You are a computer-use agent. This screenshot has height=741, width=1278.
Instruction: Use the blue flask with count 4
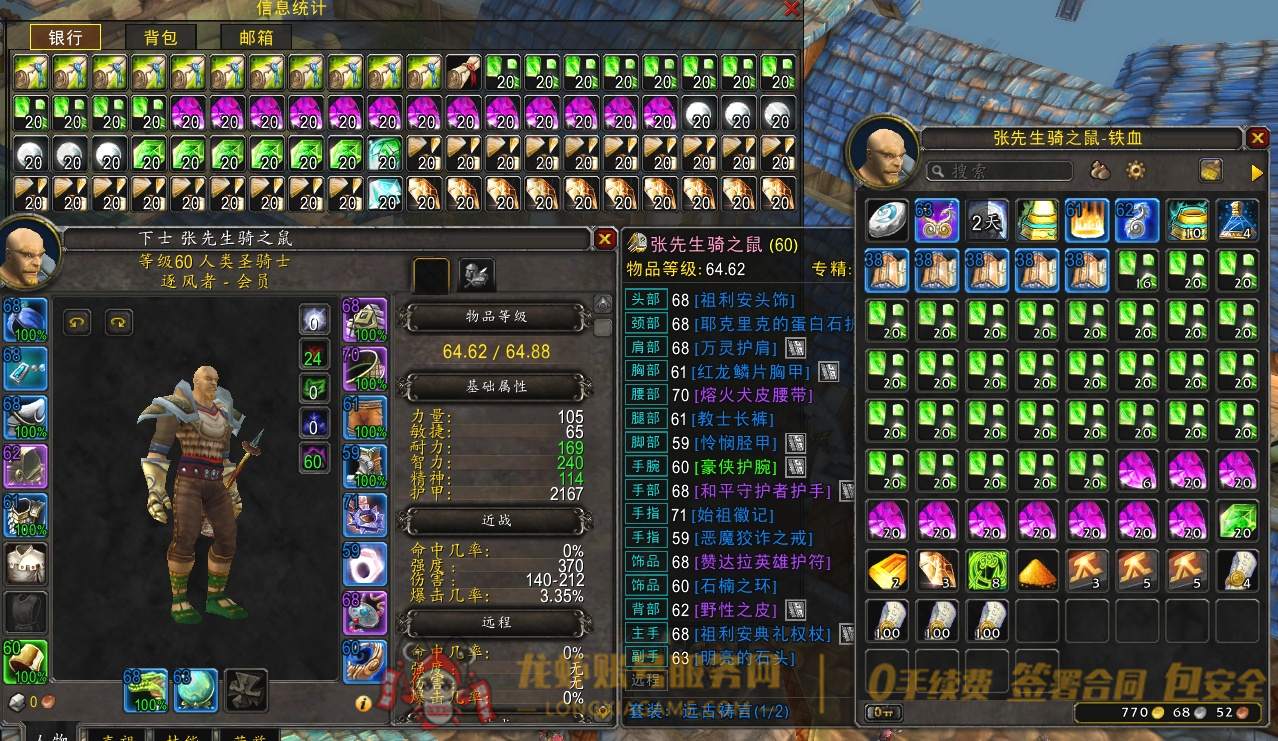(1237, 220)
